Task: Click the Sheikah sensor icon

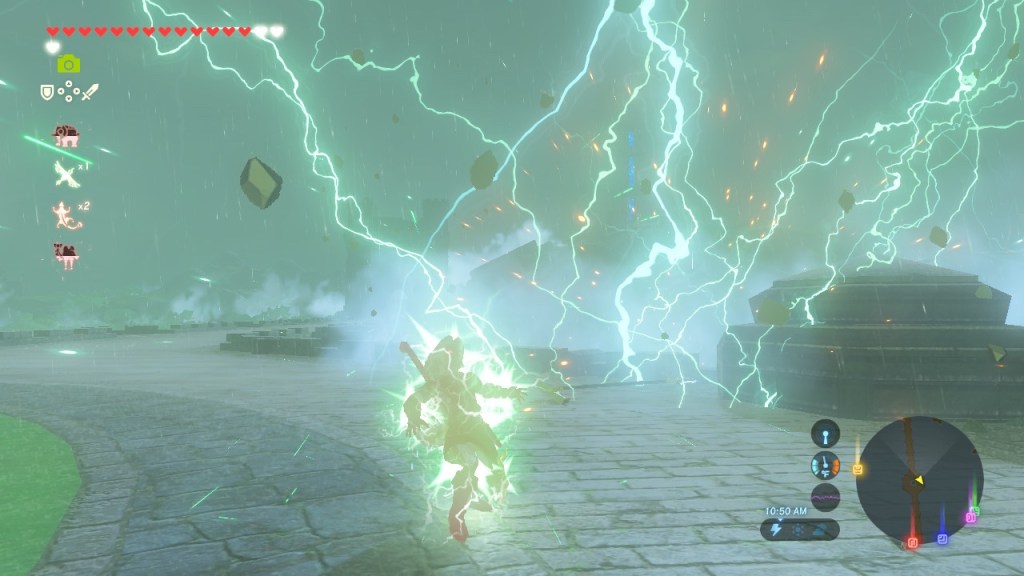Action: pos(825,433)
